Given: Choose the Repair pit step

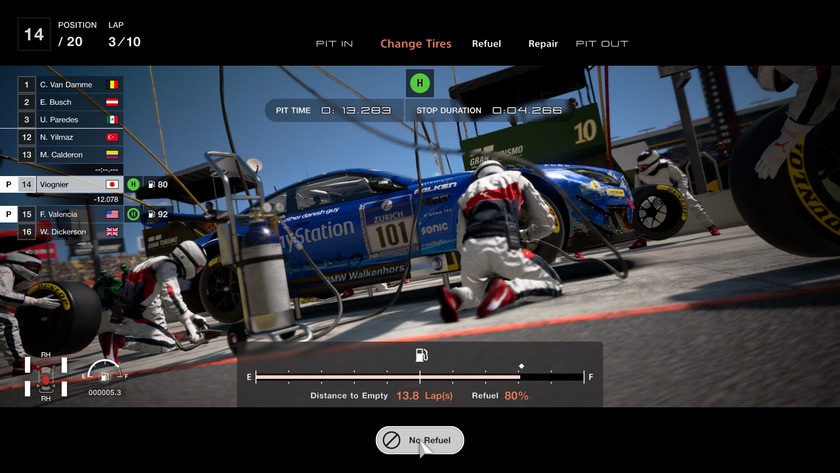Looking at the screenshot, I should (x=543, y=44).
